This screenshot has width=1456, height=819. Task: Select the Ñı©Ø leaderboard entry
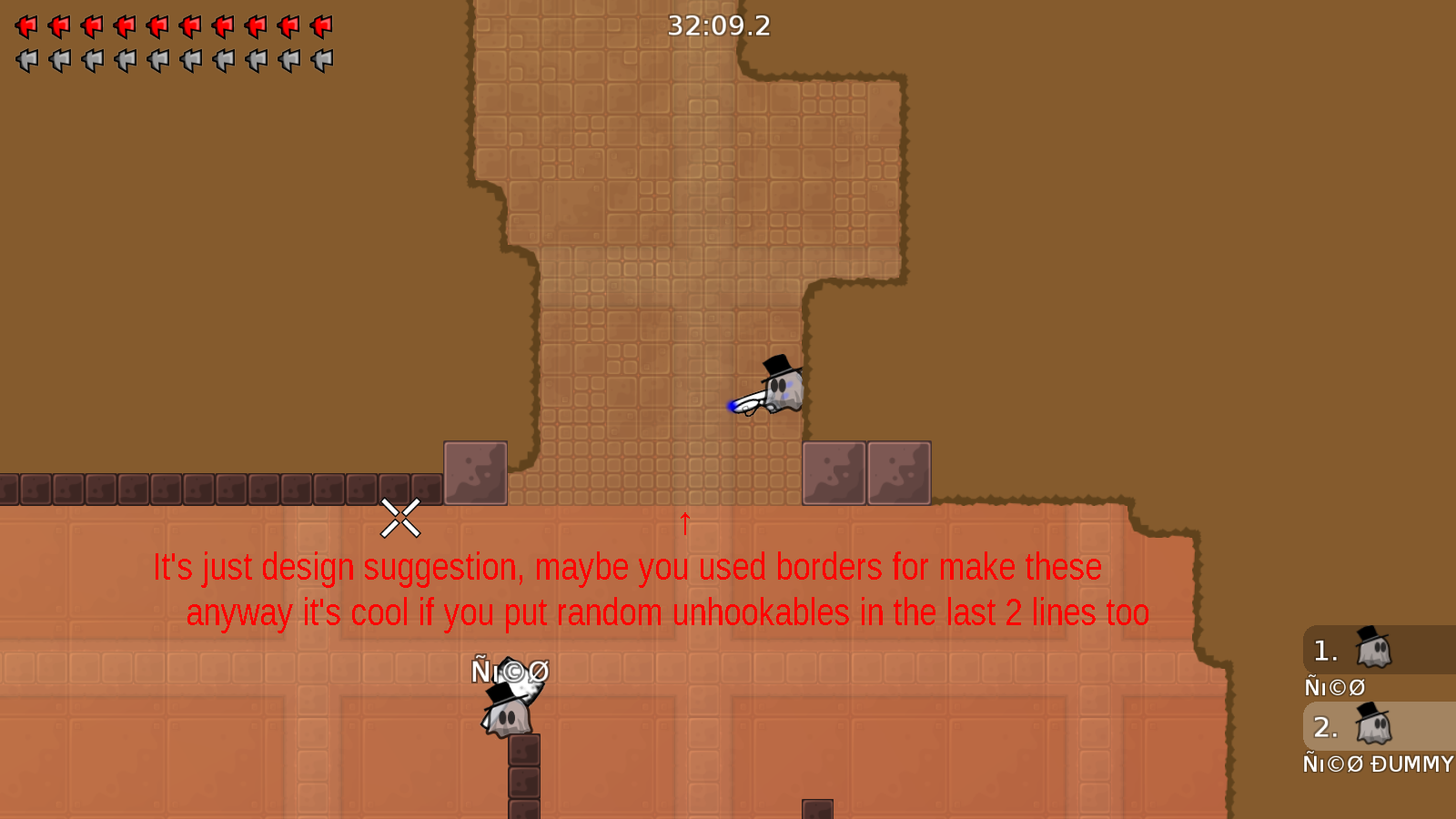[1334, 687]
